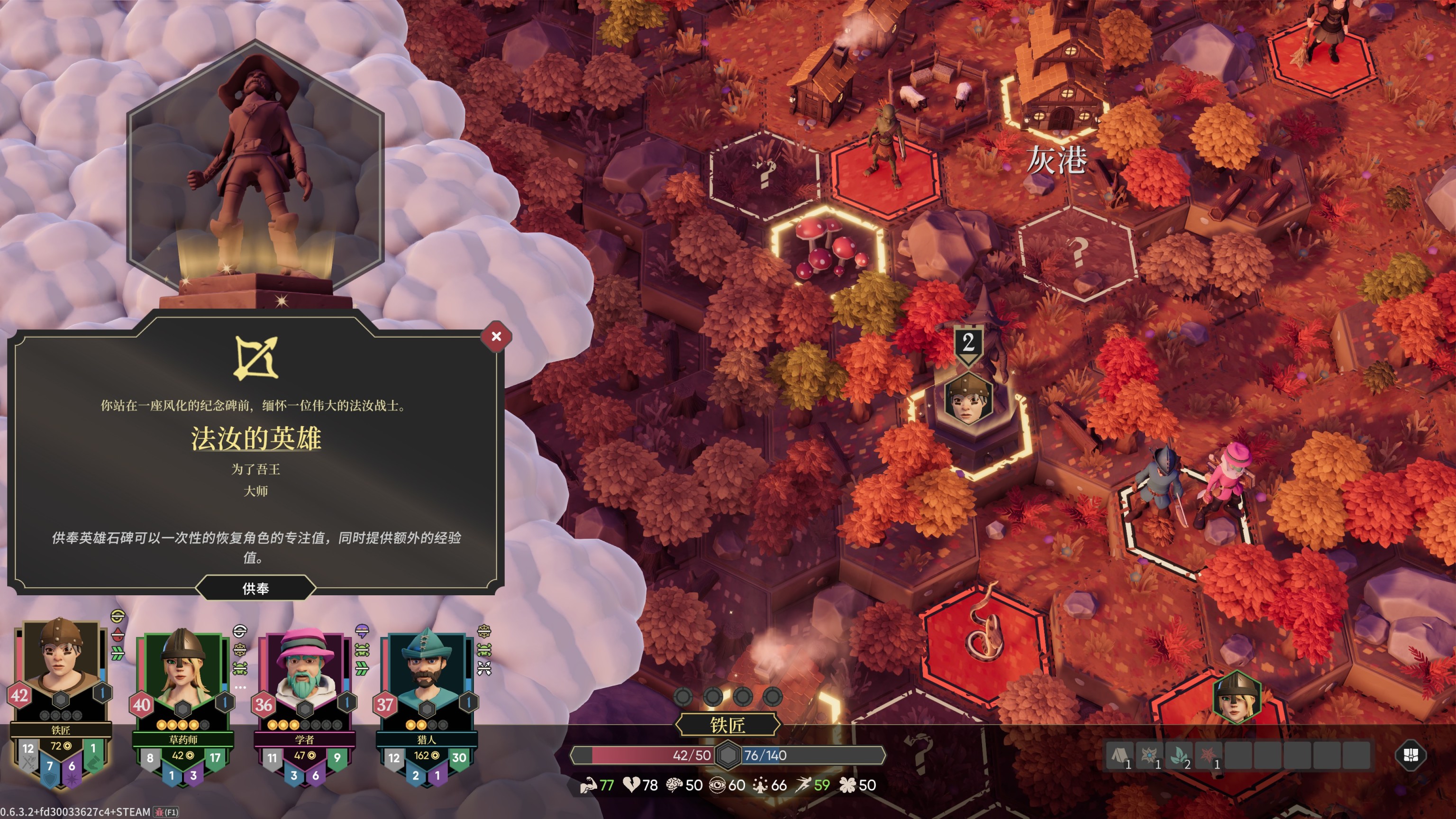Viewport: 1456px width, 819px height.
Task: Close the 法汝的英雄 monument dialog
Action: click(x=496, y=337)
